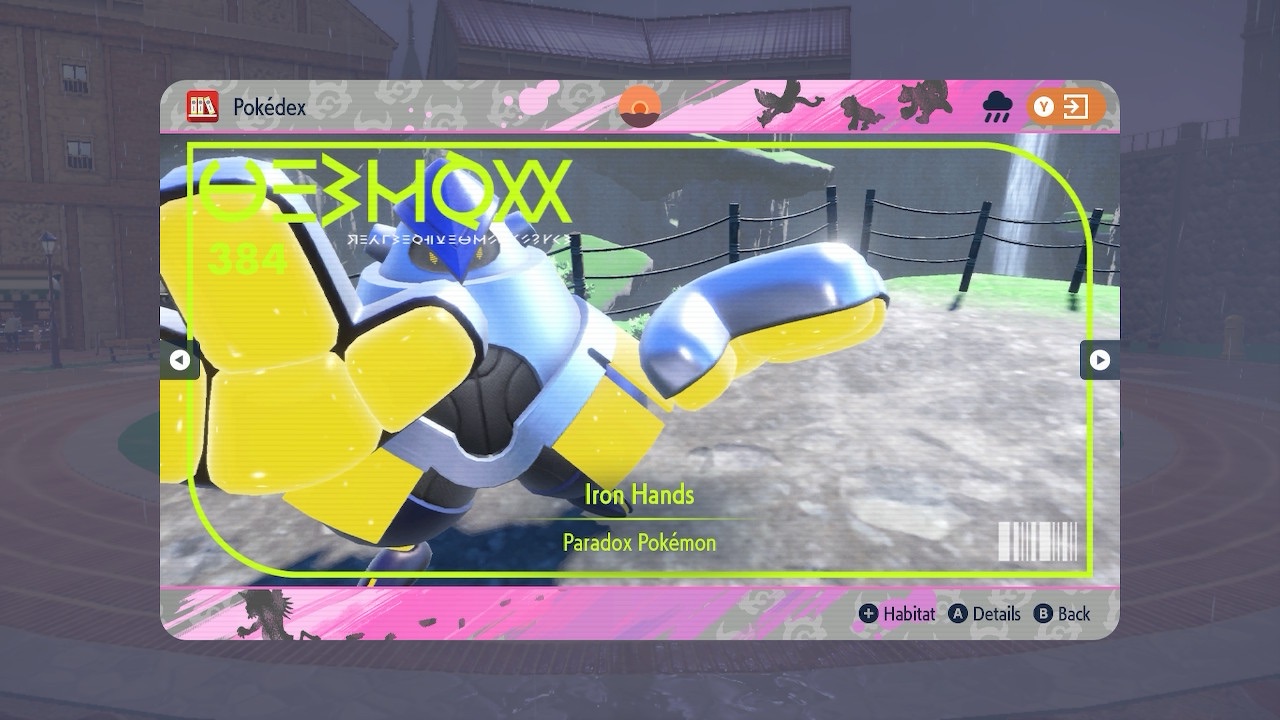Viewport: 1280px width, 720px height.
Task: Show Details for Iron Hands
Action: point(985,614)
